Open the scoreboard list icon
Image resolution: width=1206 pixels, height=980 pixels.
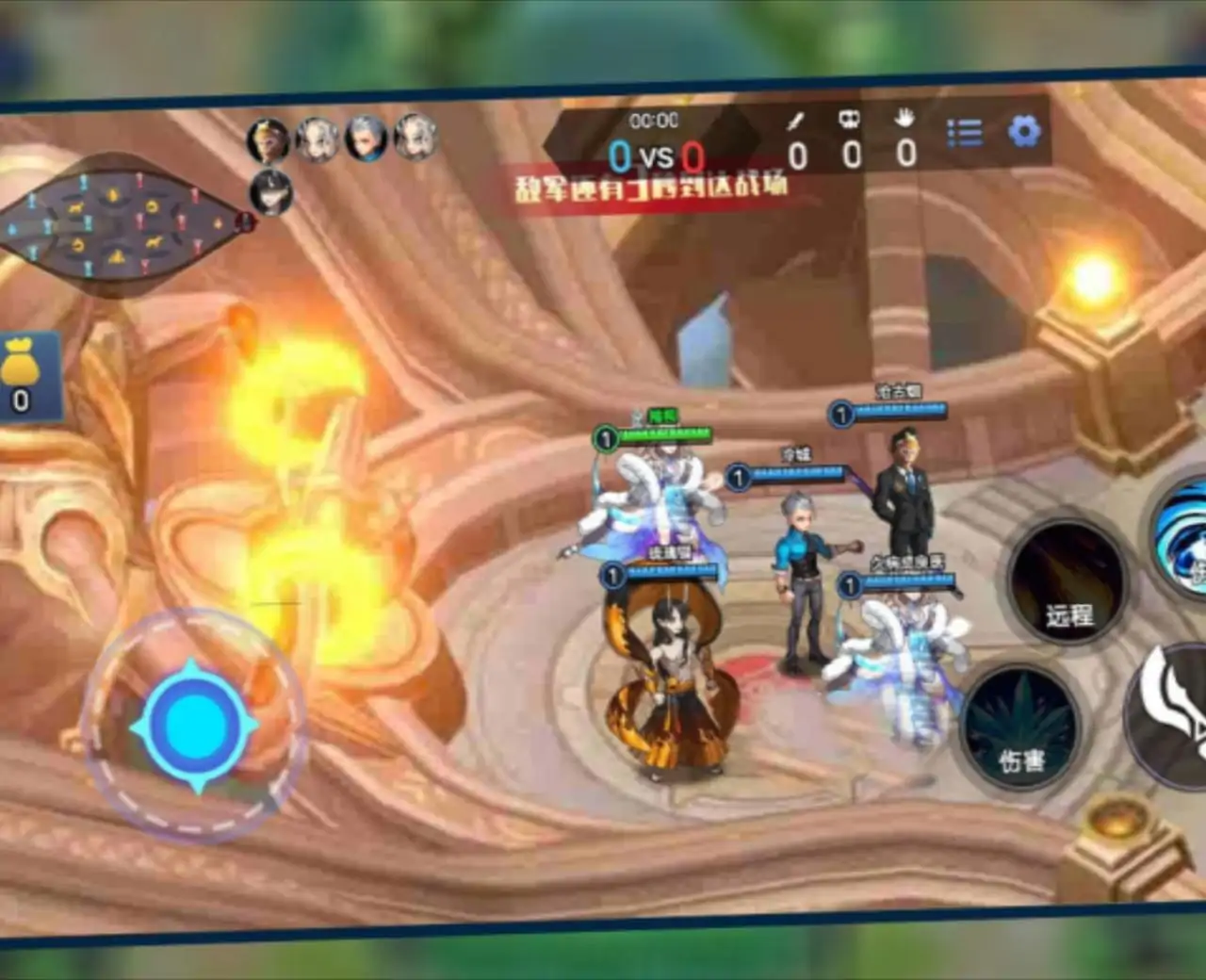[964, 133]
